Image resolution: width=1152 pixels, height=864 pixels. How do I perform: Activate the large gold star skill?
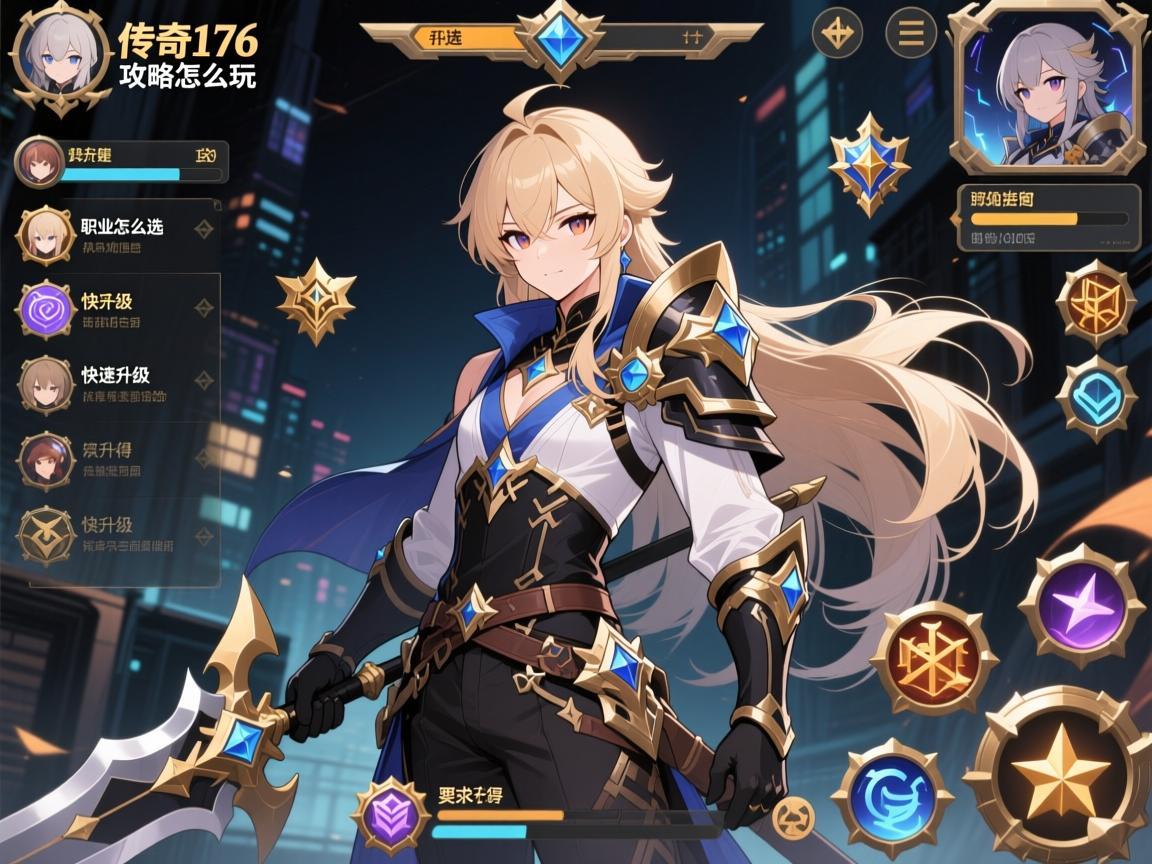[x=1059, y=773]
